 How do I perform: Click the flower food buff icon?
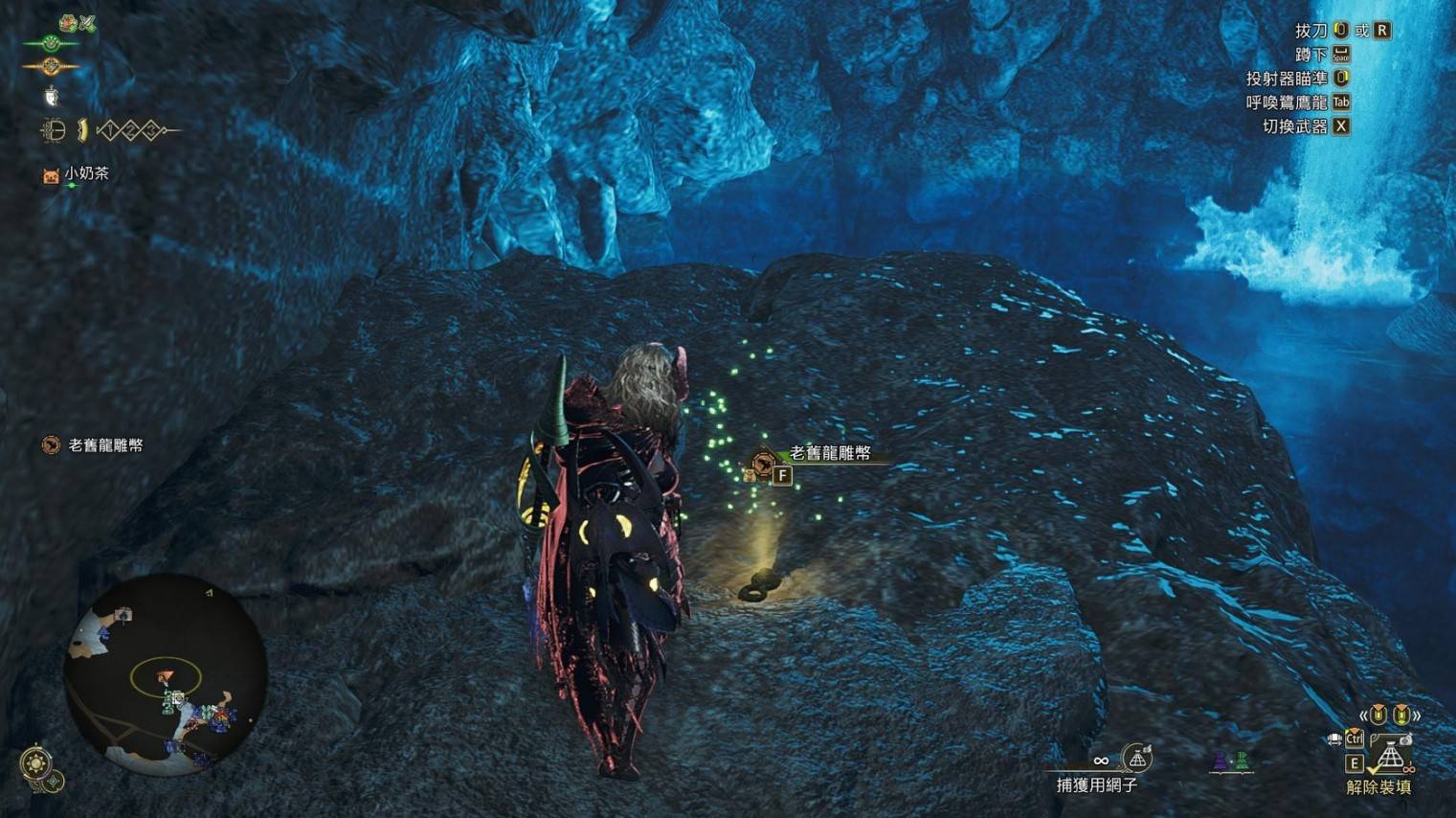click(67, 23)
